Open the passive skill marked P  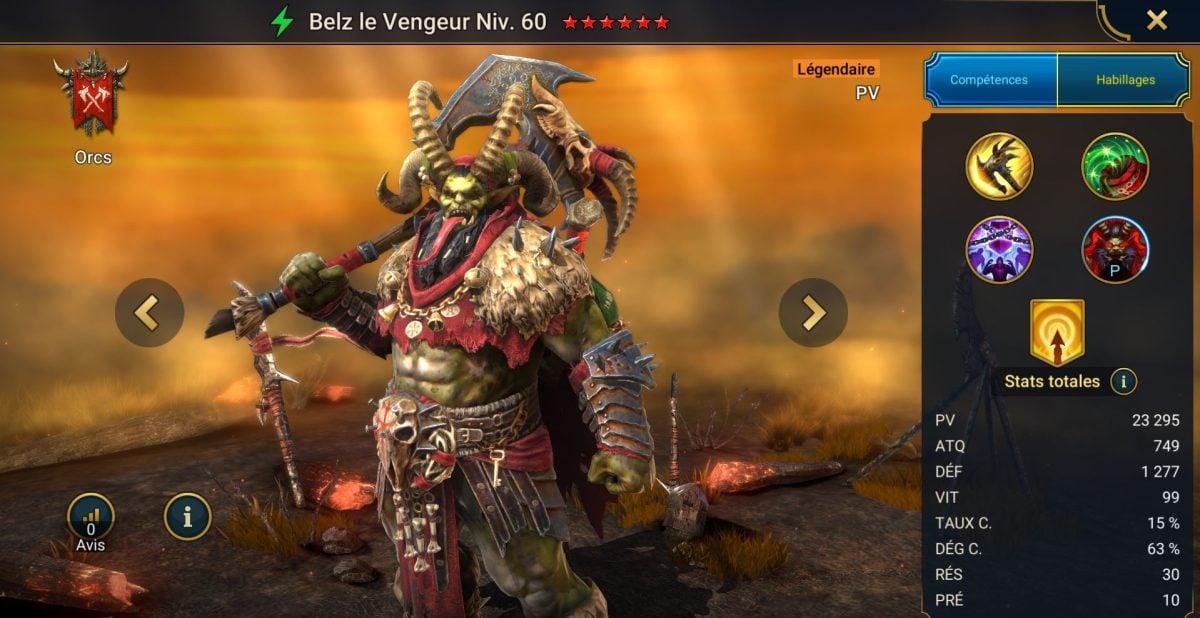pos(1115,249)
